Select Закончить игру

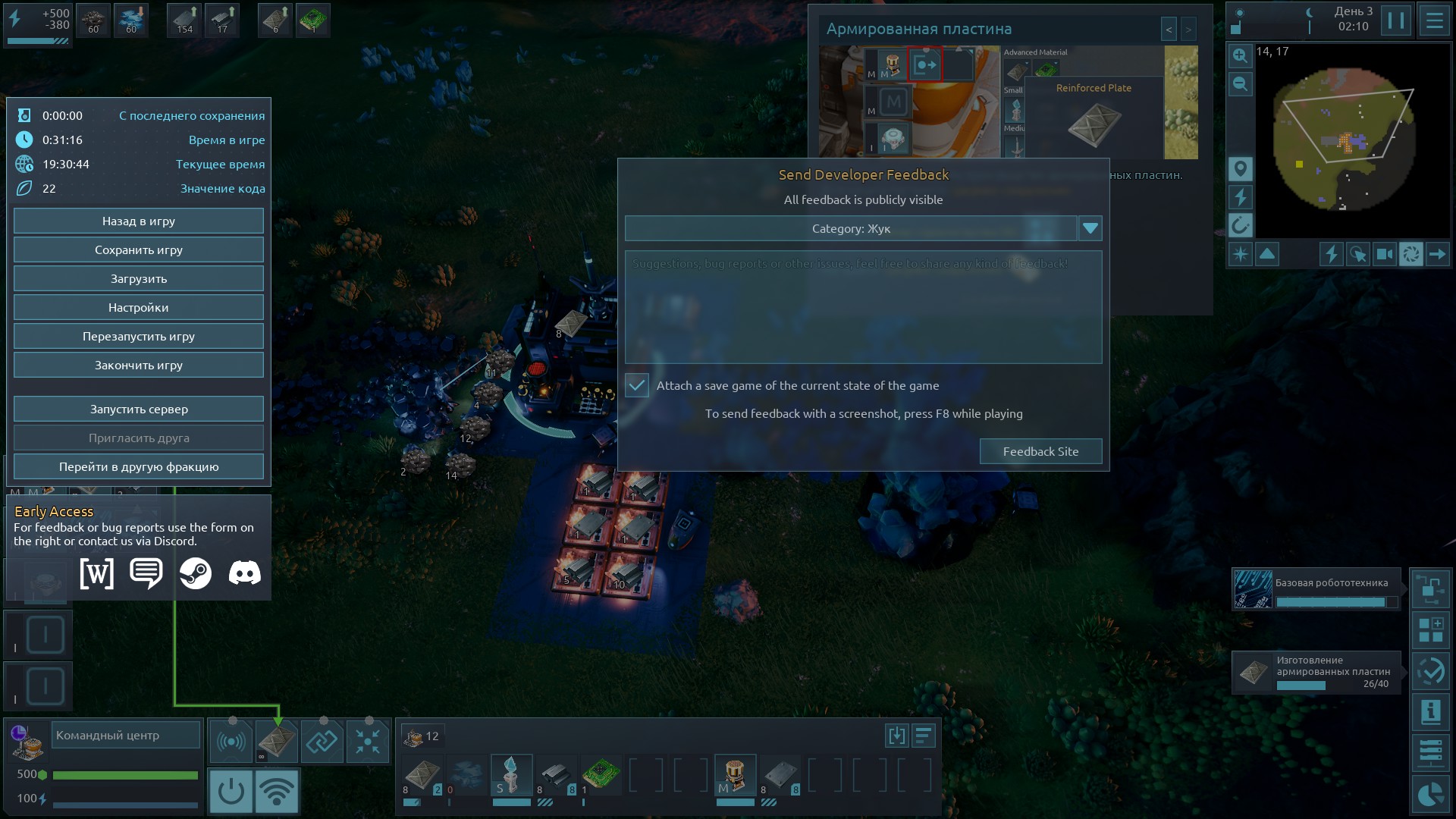139,366
